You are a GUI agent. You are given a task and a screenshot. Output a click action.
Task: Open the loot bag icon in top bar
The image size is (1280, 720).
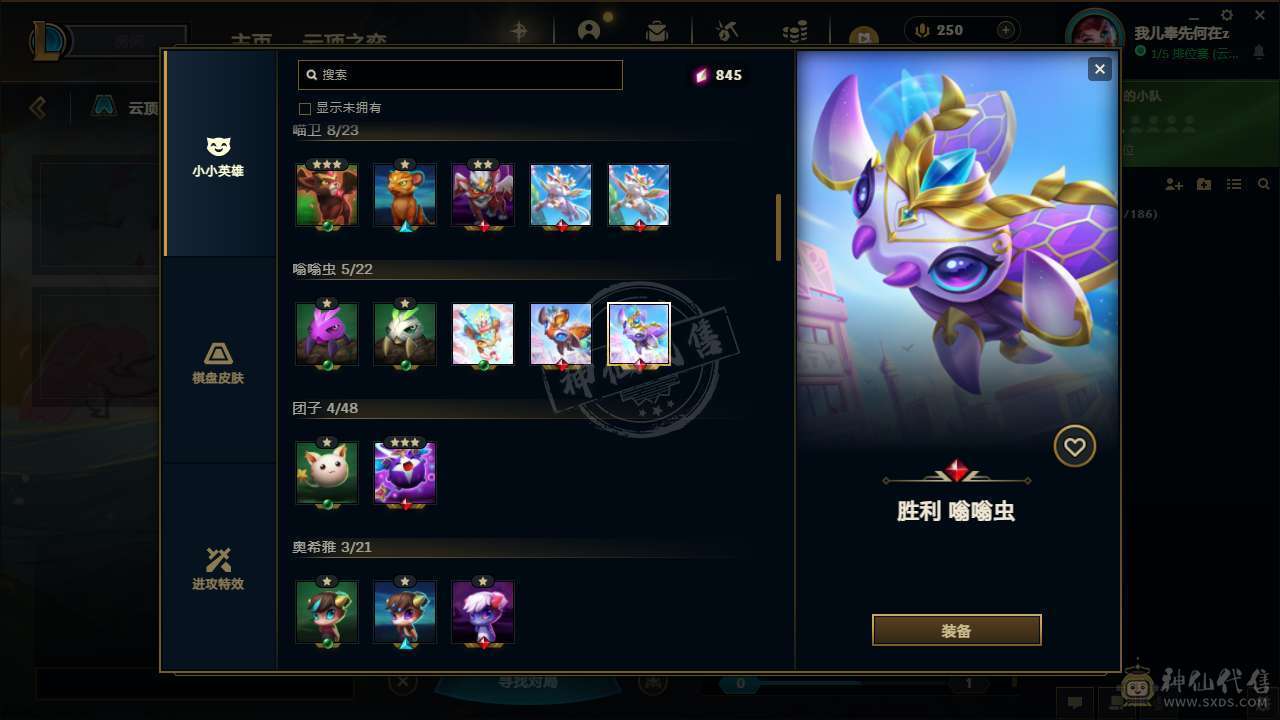[656, 30]
